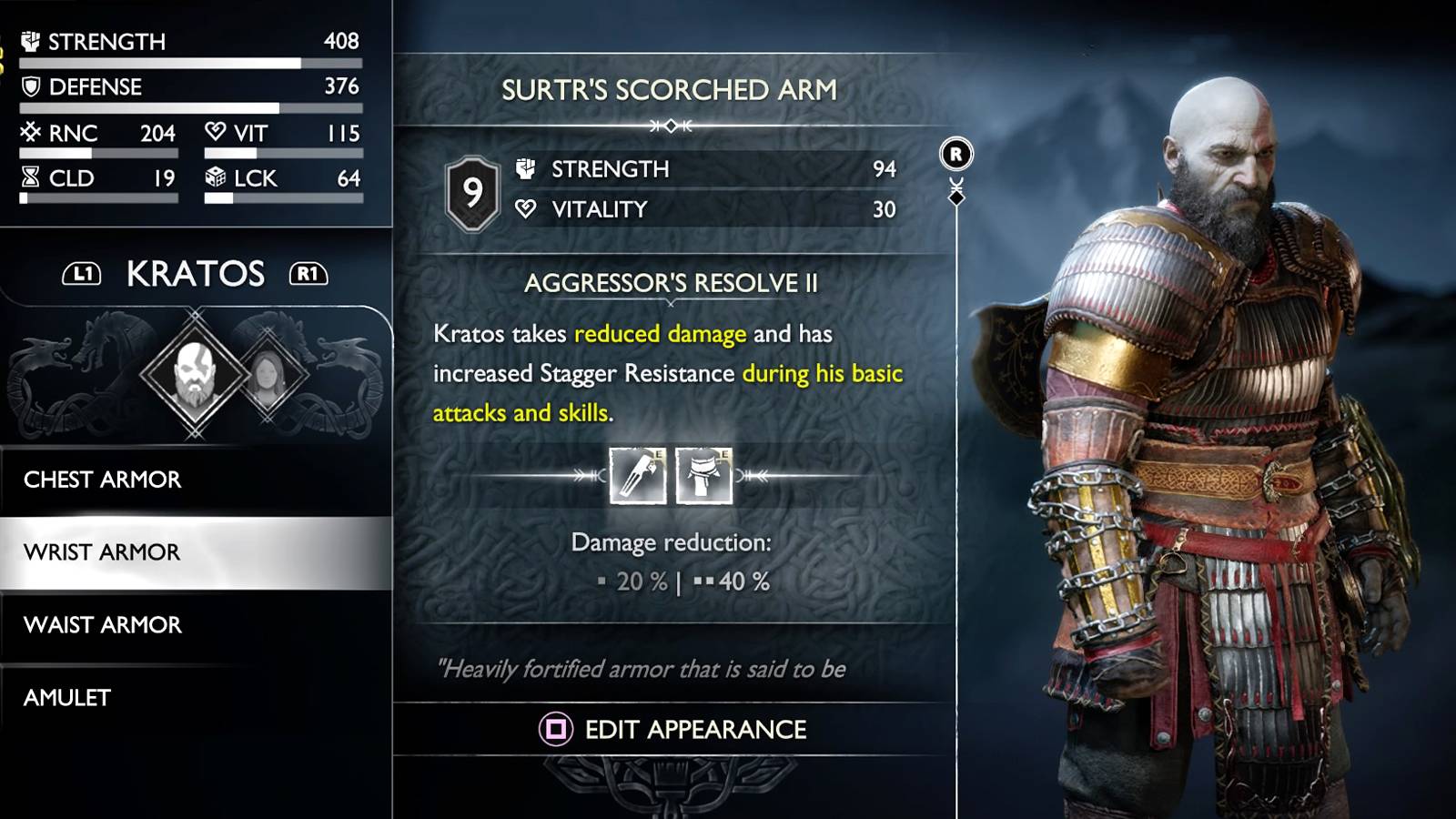Click the Cooldown hourglass icon beside CLD

coord(30,178)
